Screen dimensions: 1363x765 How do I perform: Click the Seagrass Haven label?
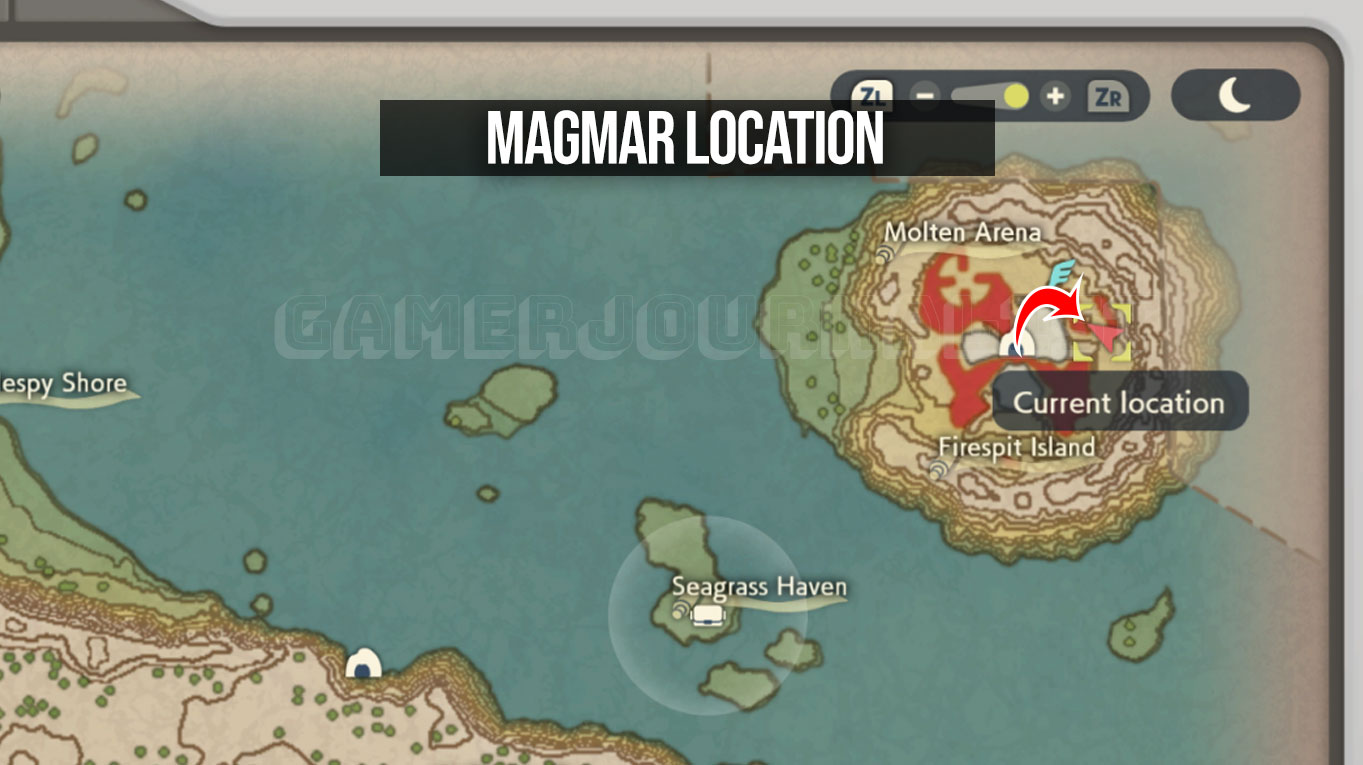pyautogui.click(x=758, y=587)
